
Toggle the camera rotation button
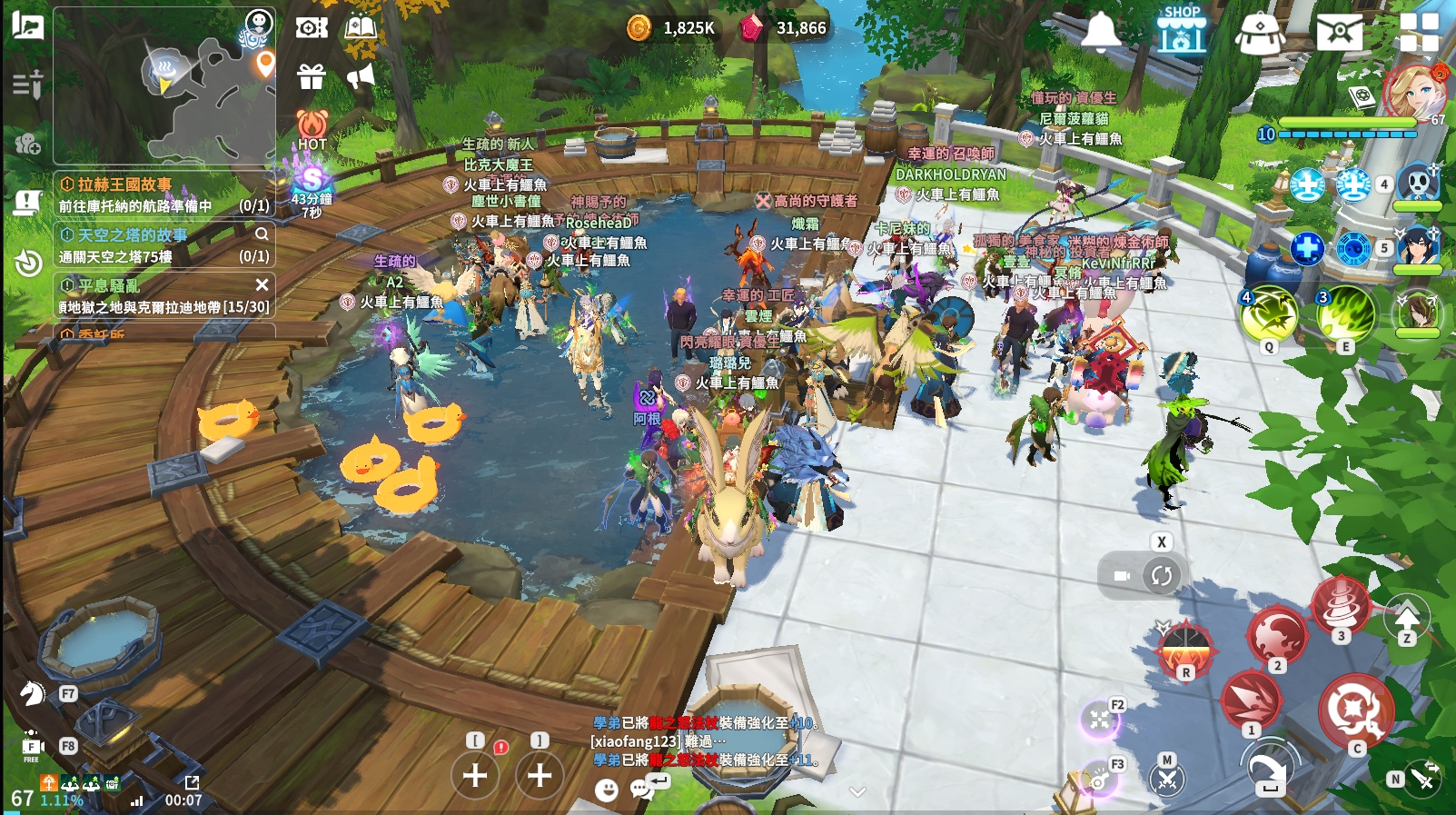click(x=1161, y=575)
